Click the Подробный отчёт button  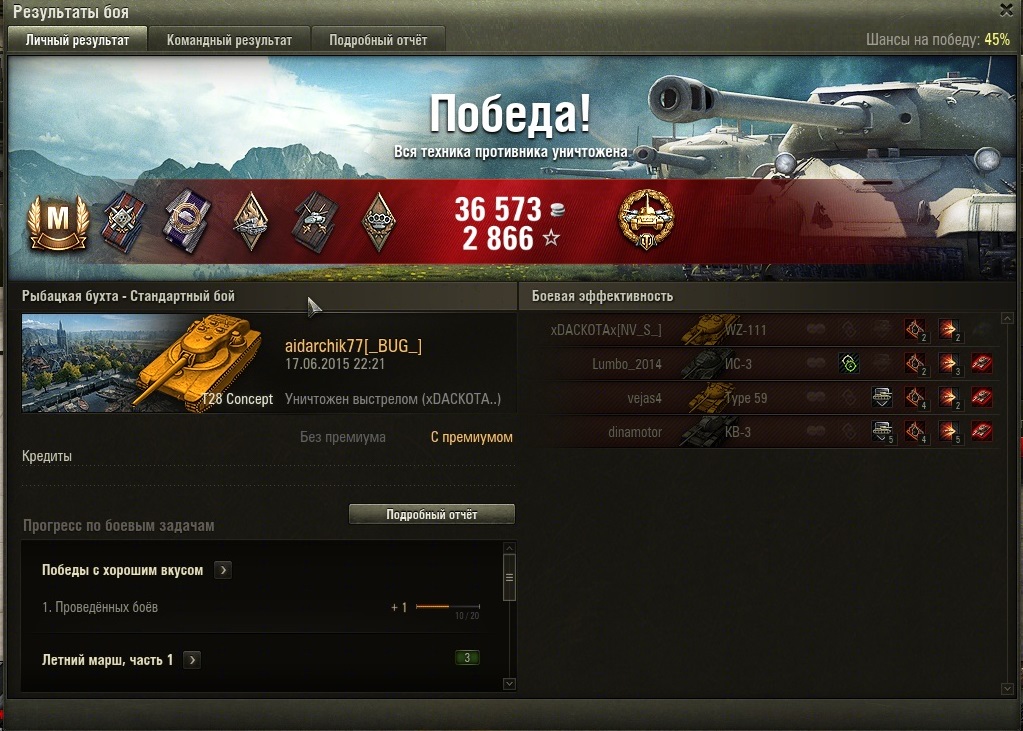pyautogui.click(x=432, y=514)
